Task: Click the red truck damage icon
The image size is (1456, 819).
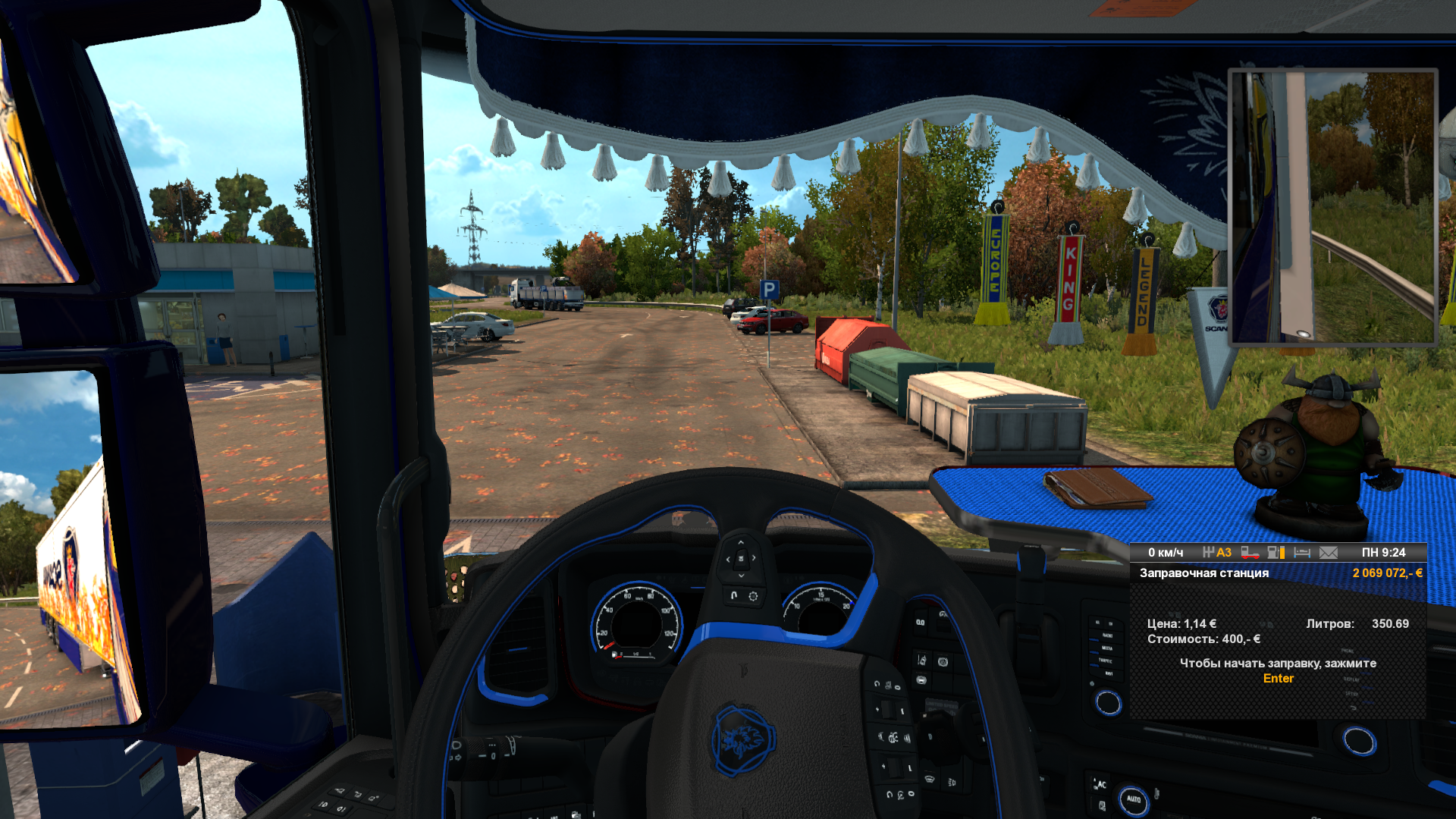Action: 1250,553
